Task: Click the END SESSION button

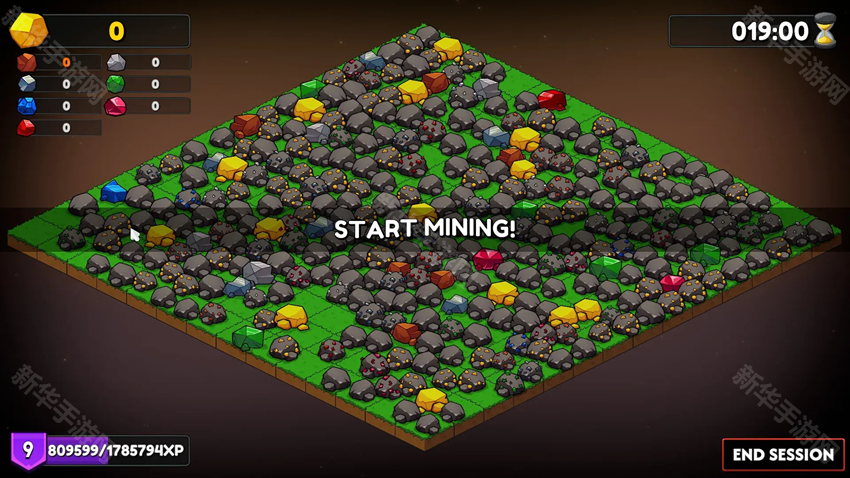Action: coord(783,454)
